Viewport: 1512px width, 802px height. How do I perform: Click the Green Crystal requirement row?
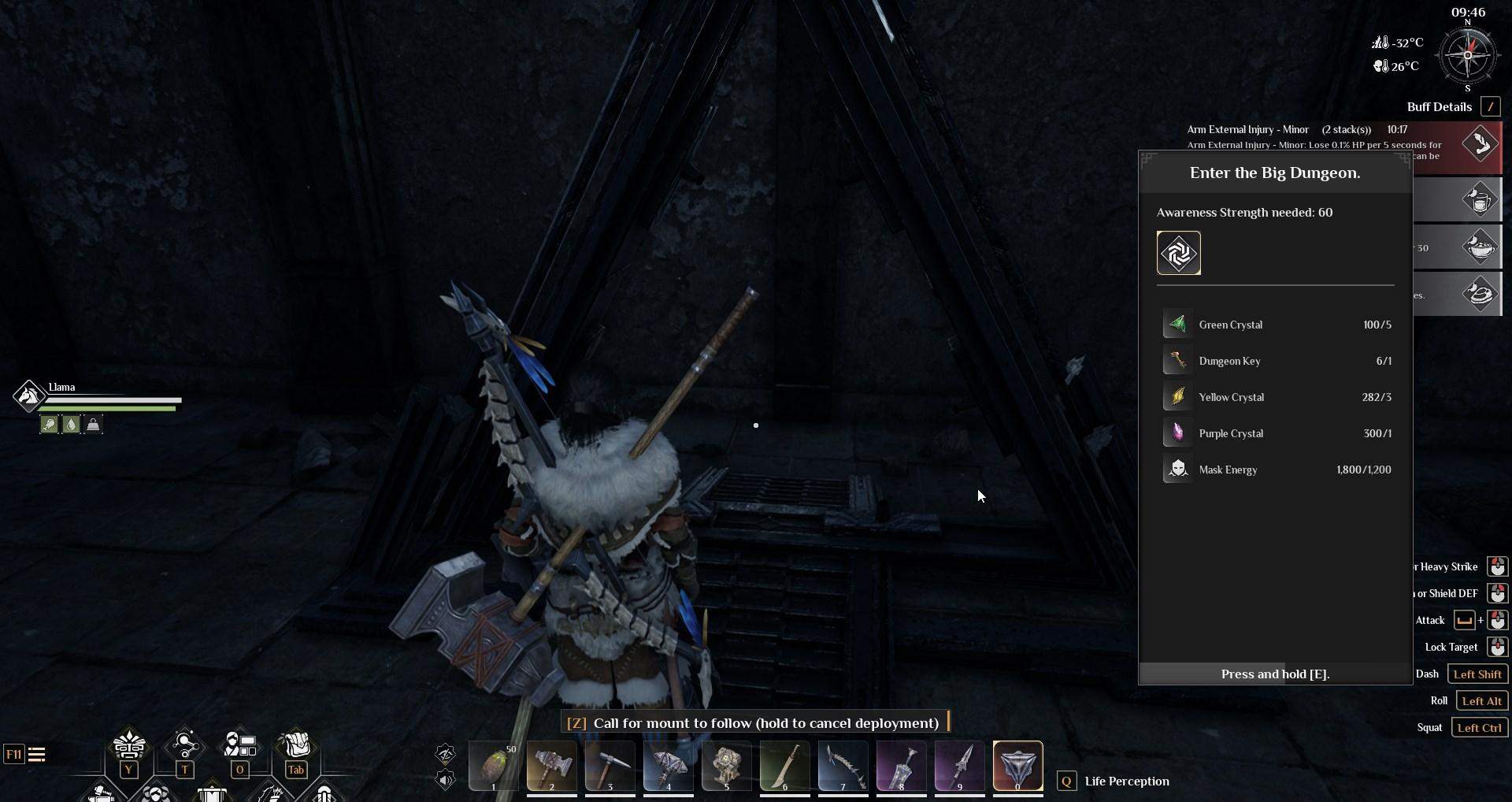1276,325
